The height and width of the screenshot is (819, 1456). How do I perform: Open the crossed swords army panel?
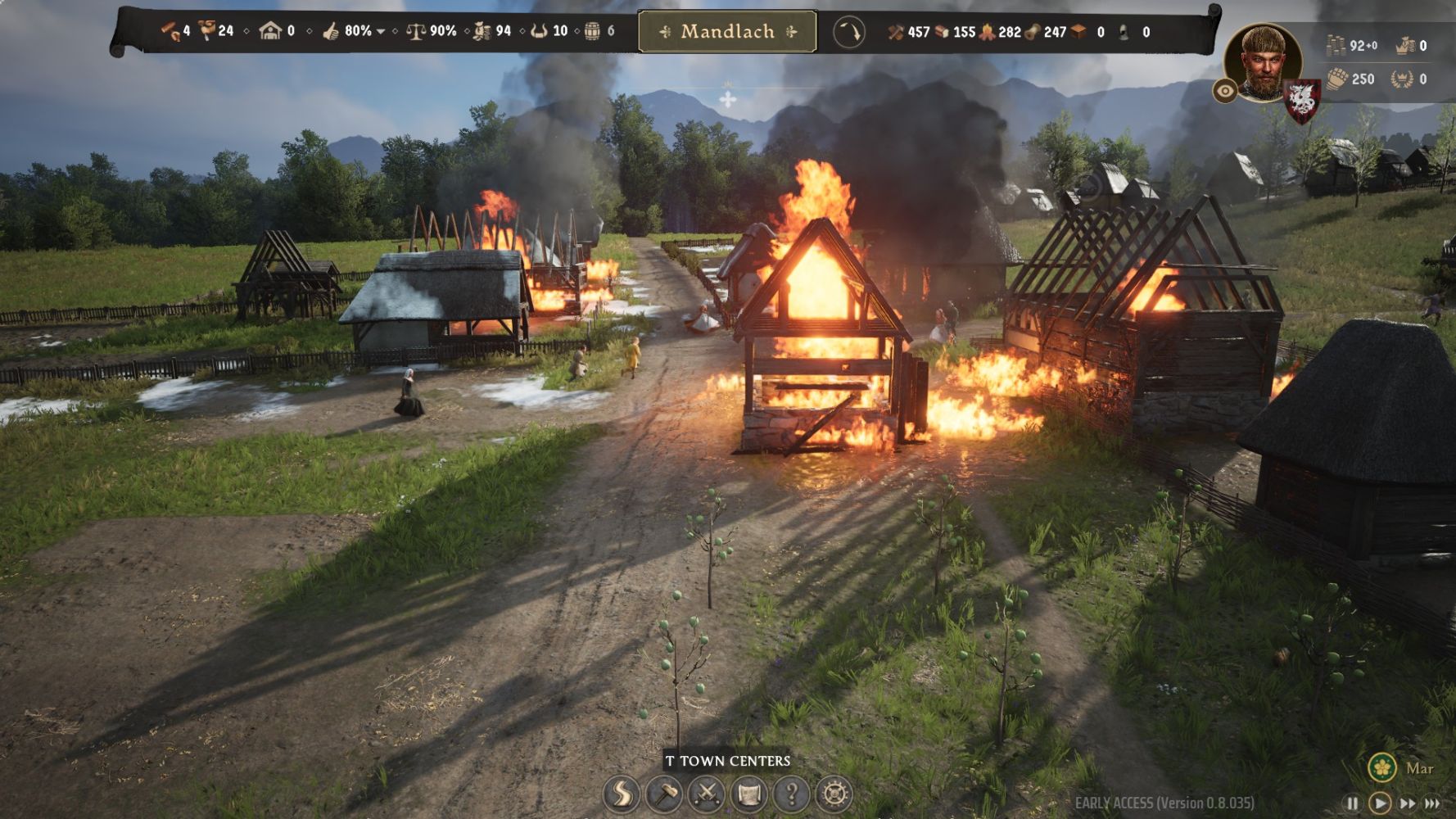[707, 794]
